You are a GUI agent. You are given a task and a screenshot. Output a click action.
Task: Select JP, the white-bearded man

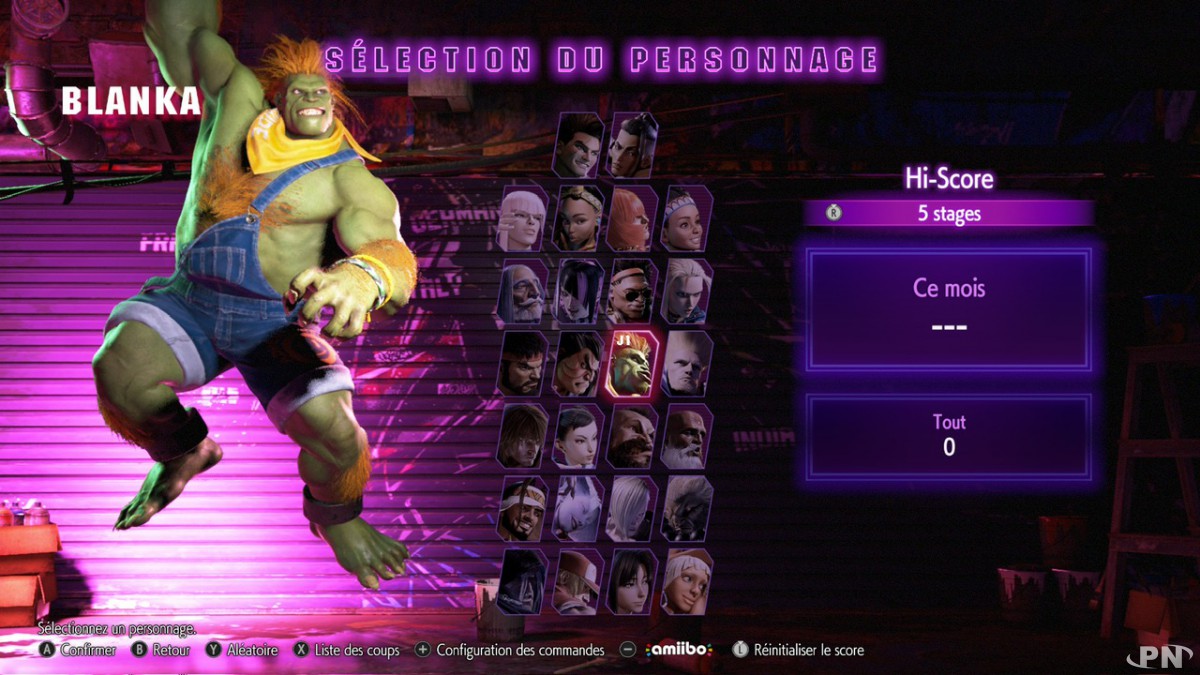(524, 292)
